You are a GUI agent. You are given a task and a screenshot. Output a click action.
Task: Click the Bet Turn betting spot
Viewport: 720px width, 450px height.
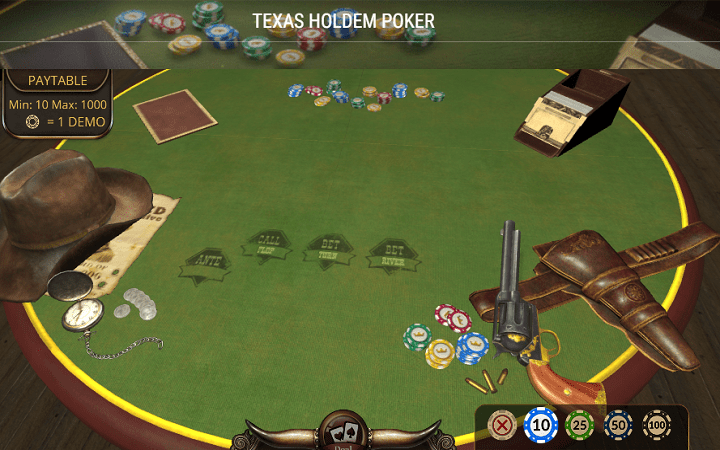click(329, 249)
